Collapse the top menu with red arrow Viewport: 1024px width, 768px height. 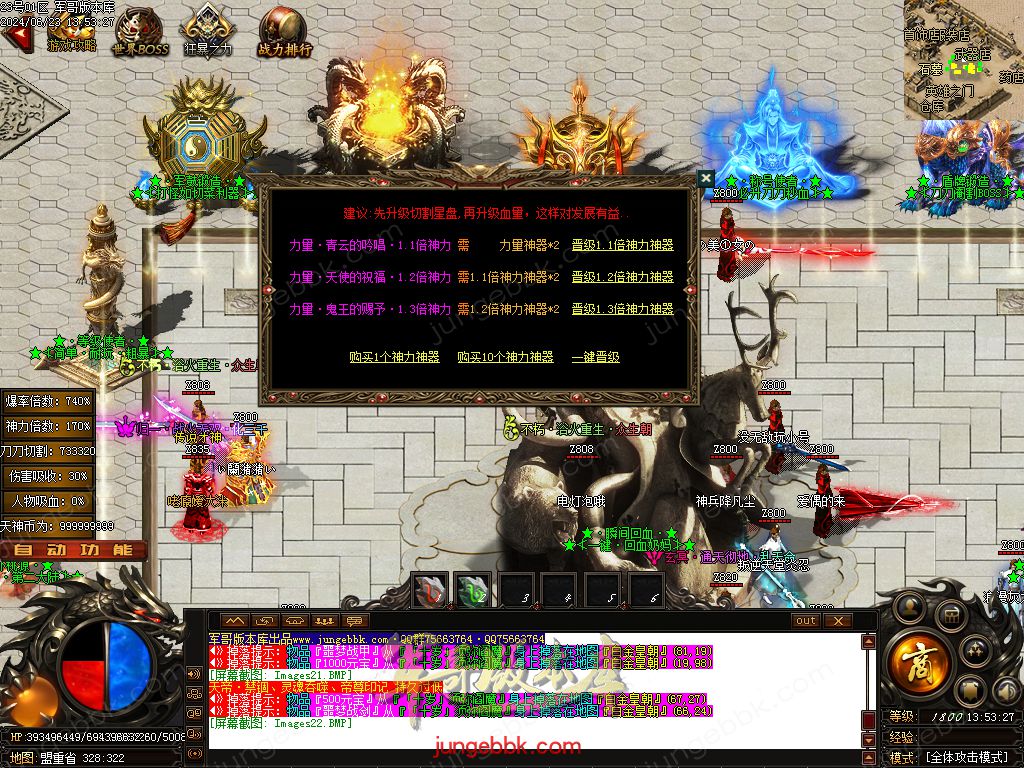14,37
